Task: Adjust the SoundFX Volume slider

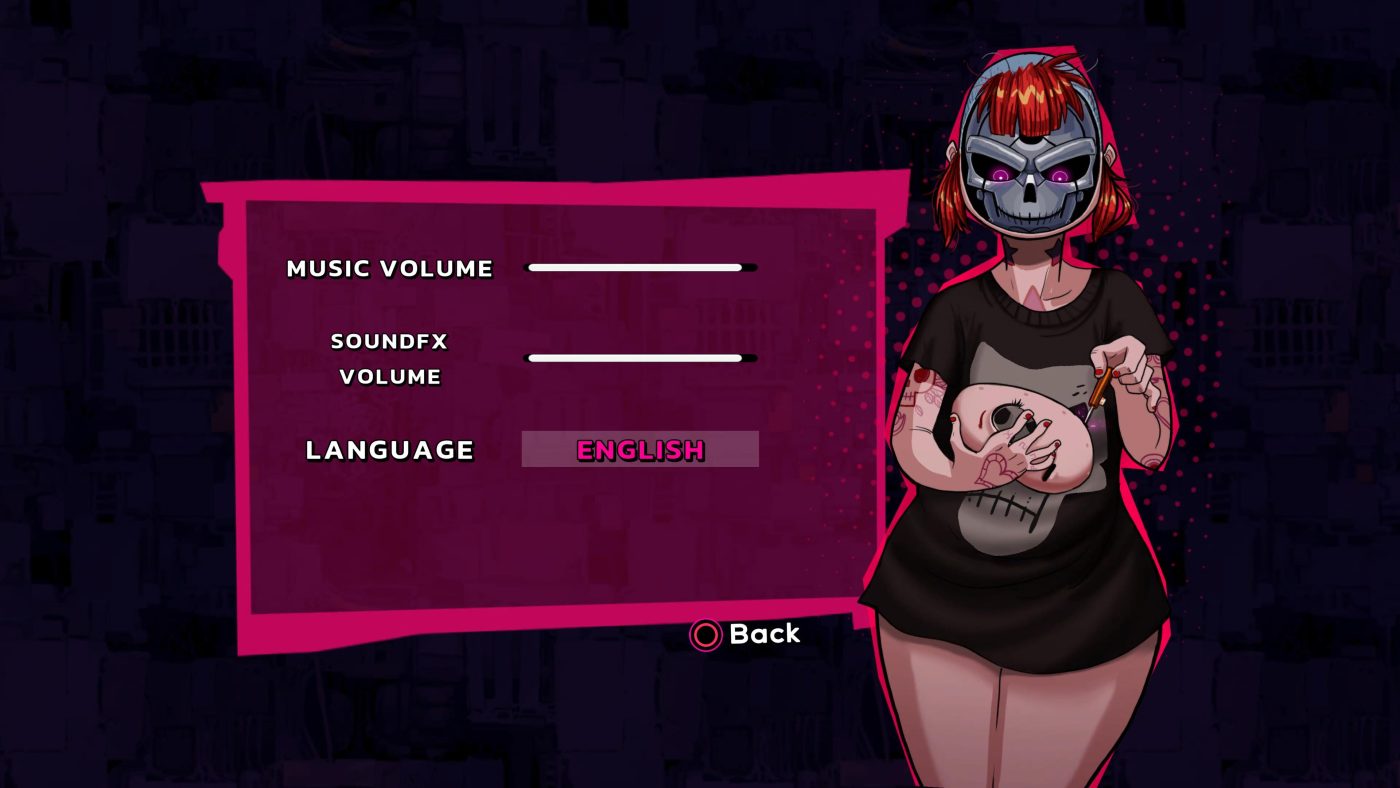Action: tap(640, 358)
